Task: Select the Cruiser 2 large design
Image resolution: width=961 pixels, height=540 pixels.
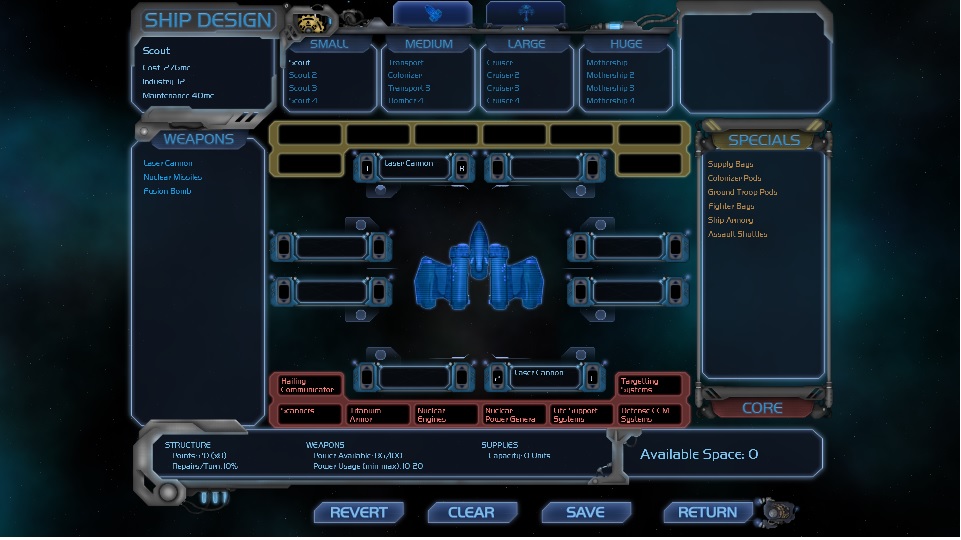Action: (503, 75)
